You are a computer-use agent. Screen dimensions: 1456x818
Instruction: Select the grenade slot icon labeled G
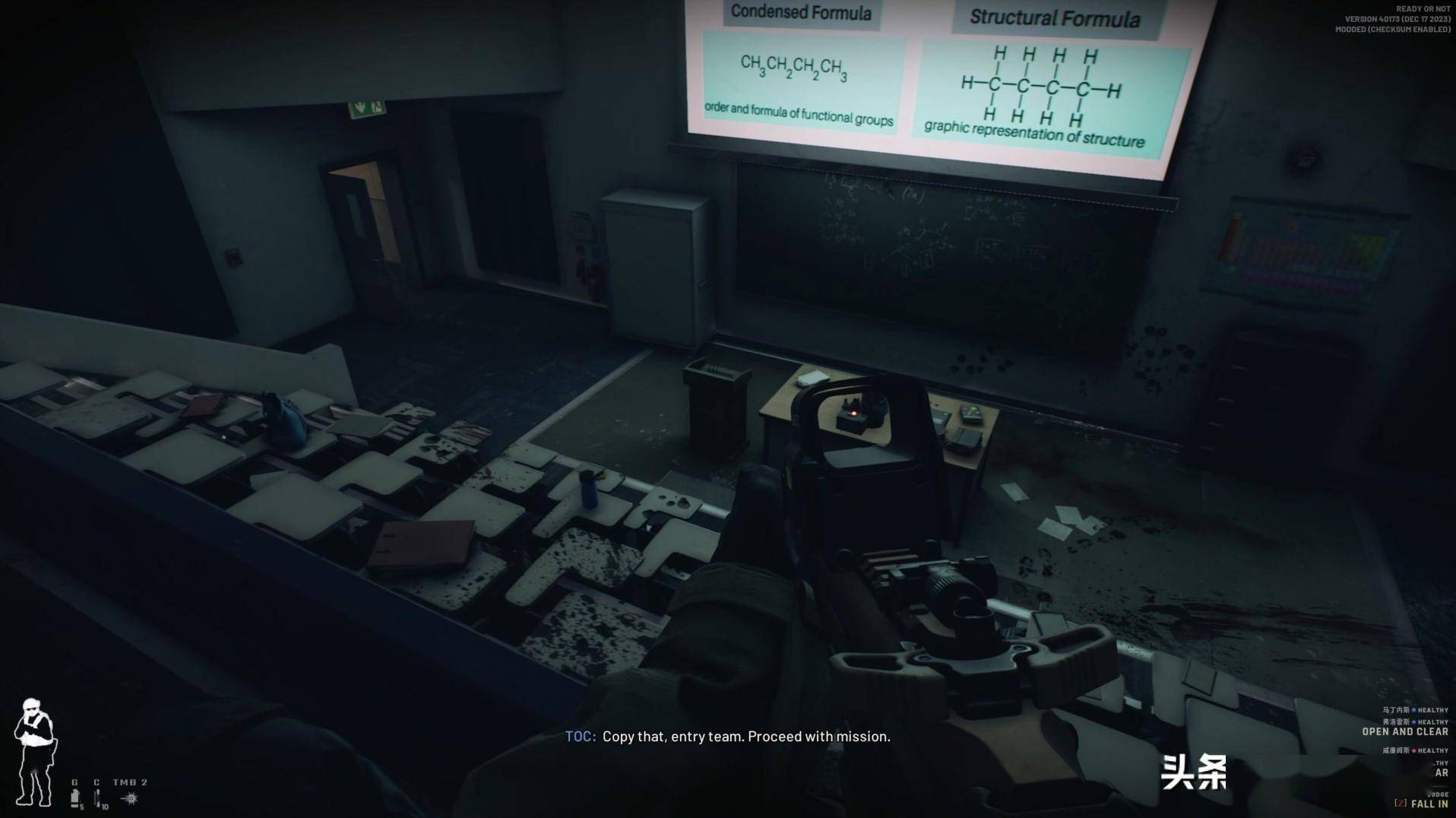pyautogui.click(x=75, y=797)
